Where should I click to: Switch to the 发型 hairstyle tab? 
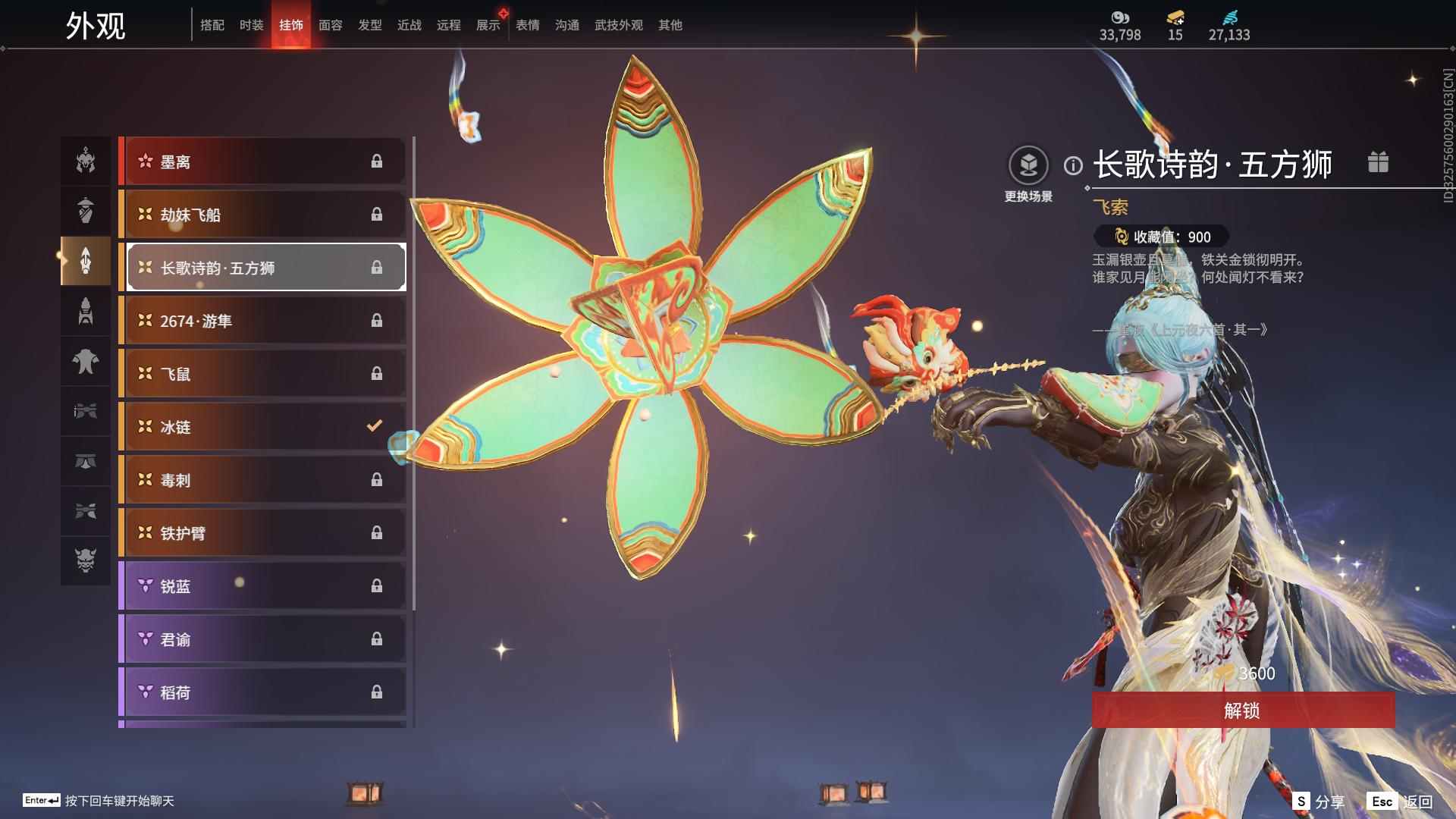click(370, 25)
